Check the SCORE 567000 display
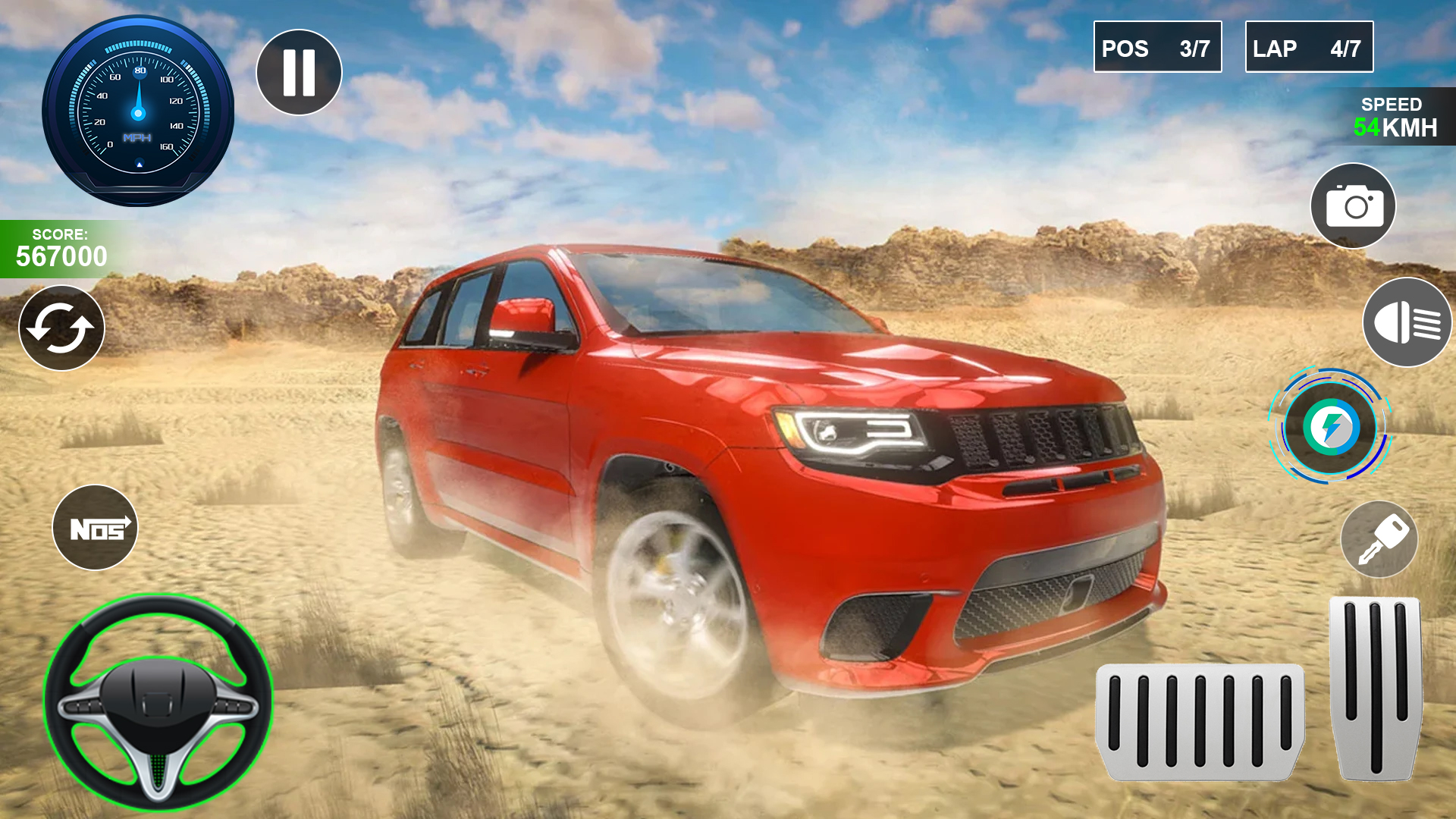The width and height of the screenshot is (1456, 819). [61, 246]
